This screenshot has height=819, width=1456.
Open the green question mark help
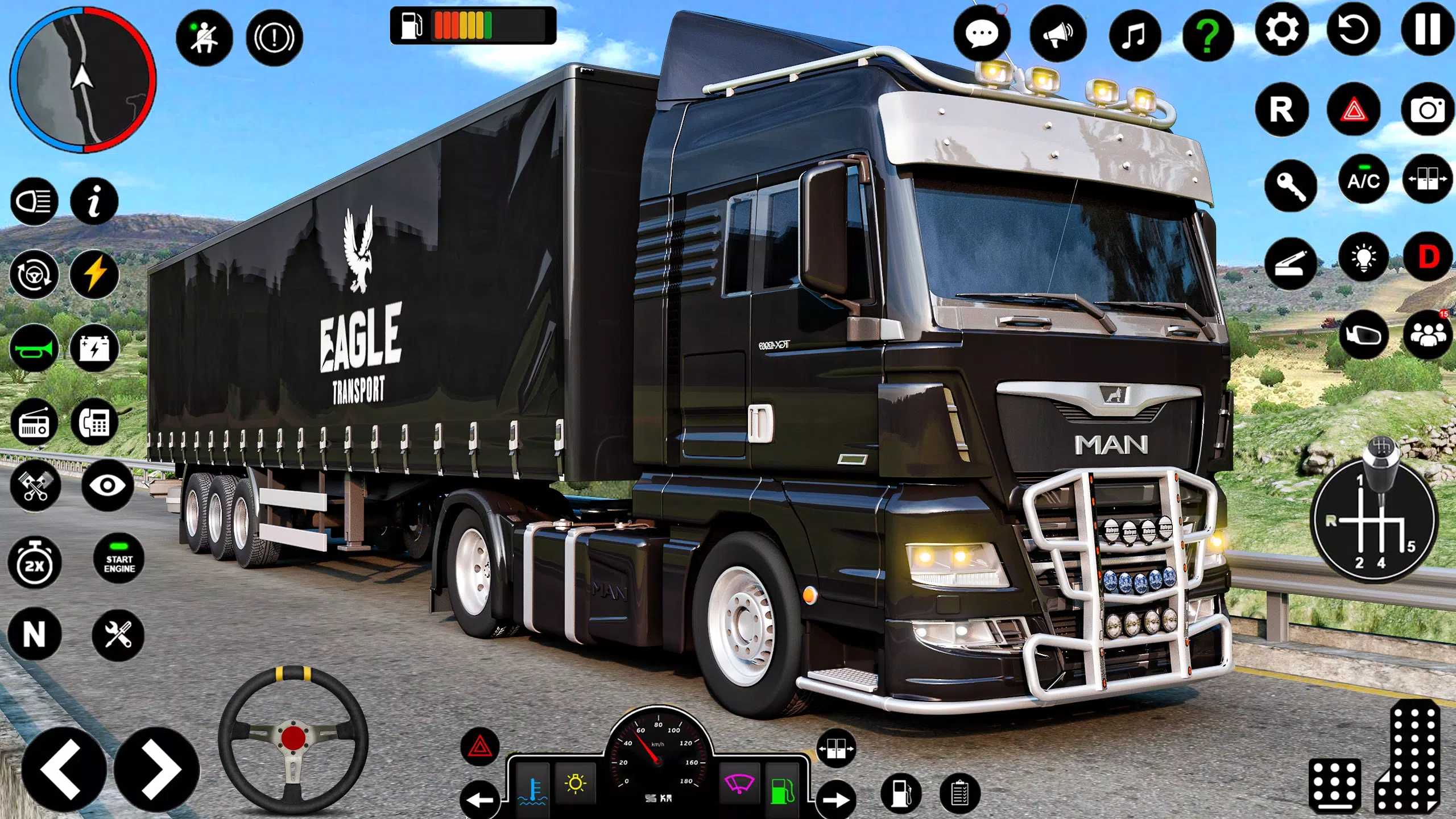coord(1208,35)
